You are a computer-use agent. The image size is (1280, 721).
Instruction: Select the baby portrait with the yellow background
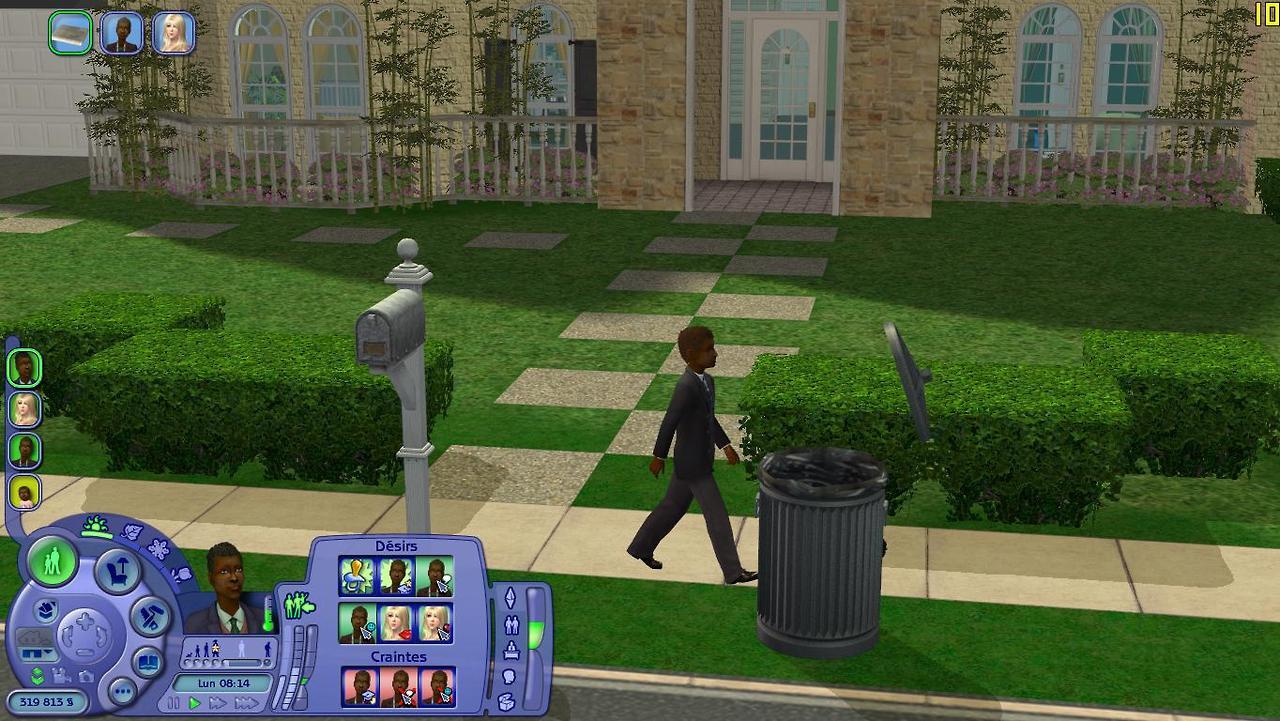pyautogui.click(x=24, y=491)
